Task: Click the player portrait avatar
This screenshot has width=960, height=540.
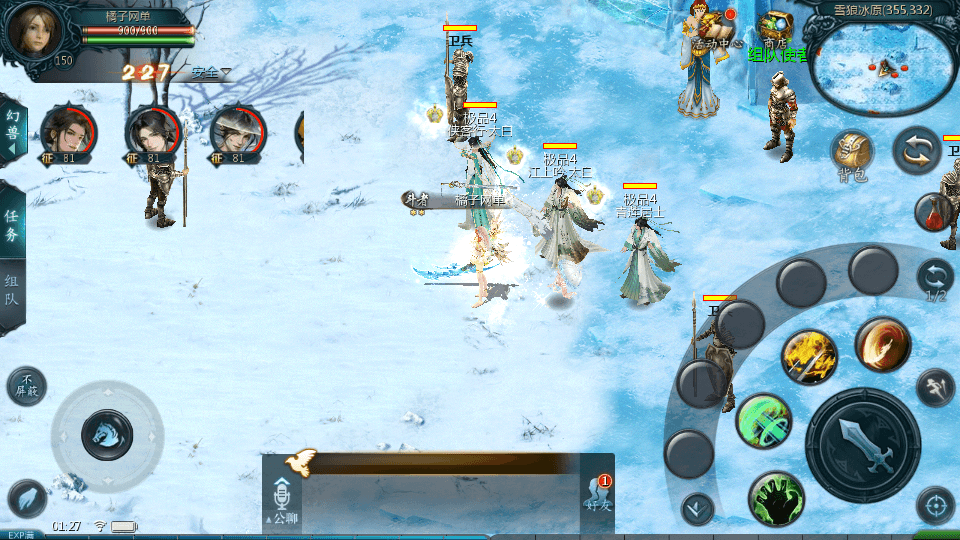Action: (36, 30)
